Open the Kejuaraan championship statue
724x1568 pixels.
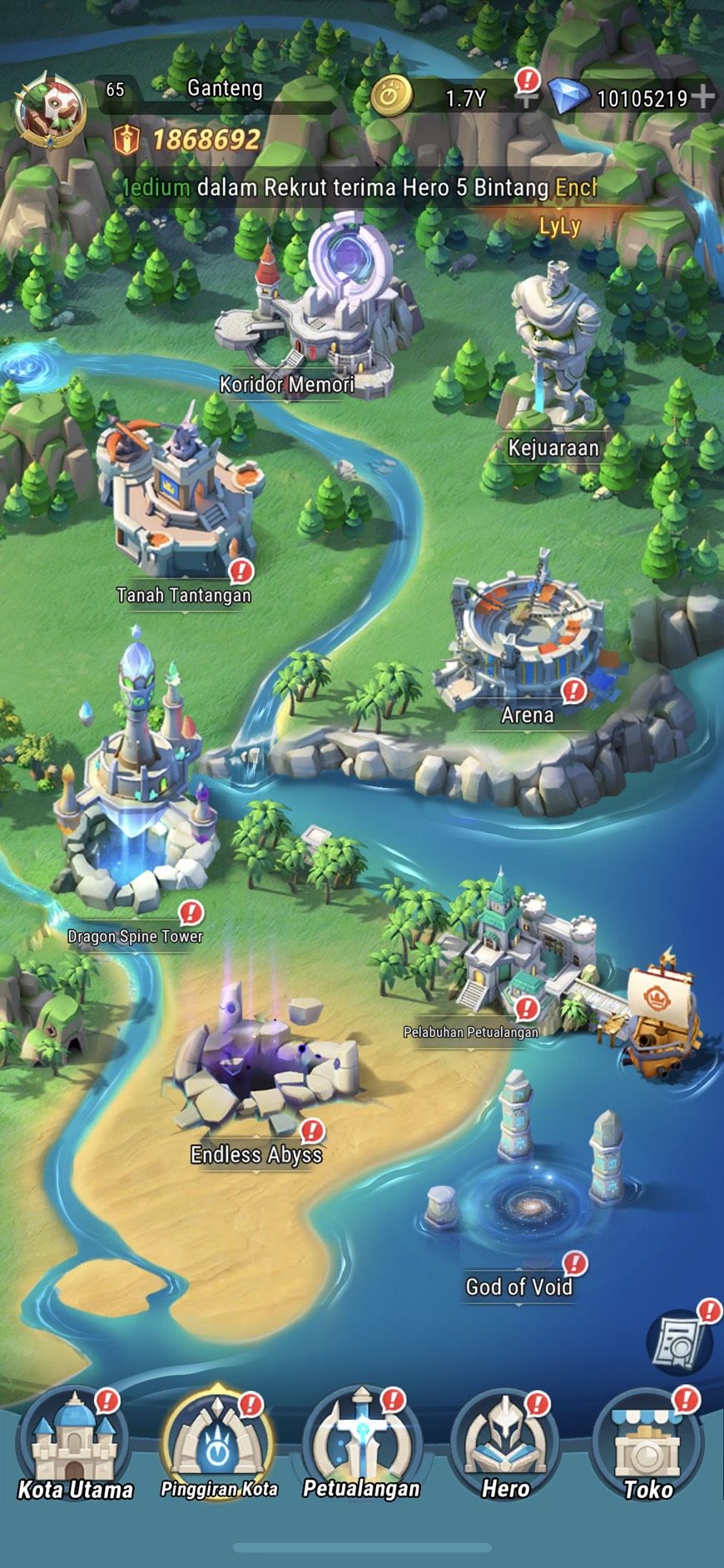[x=554, y=350]
